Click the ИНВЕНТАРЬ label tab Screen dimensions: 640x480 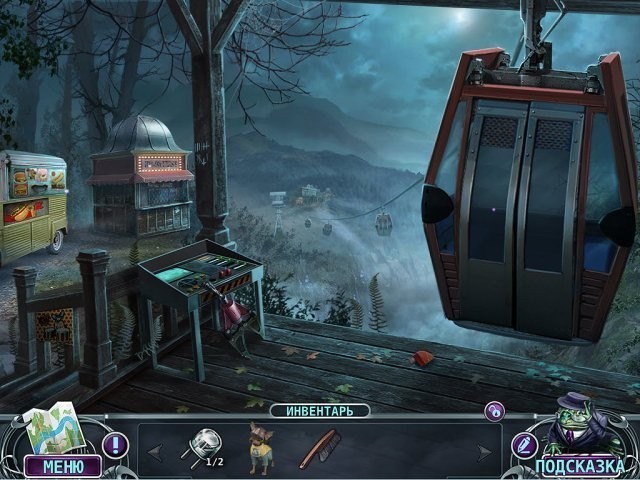[x=320, y=410]
